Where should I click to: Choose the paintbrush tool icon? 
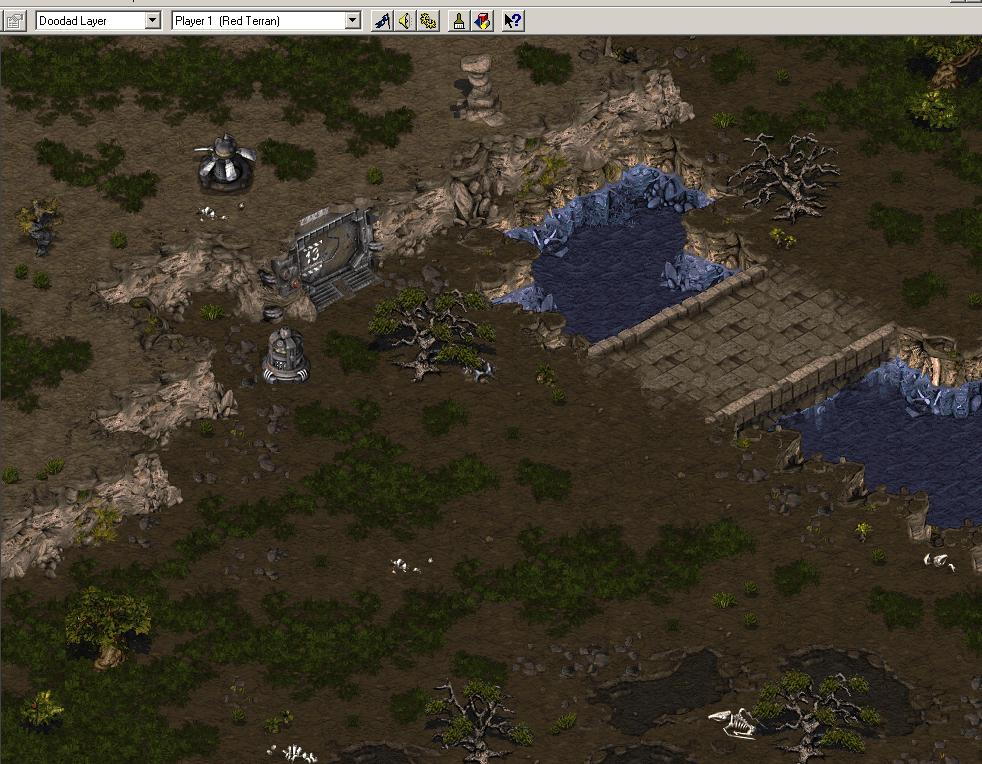459,20
